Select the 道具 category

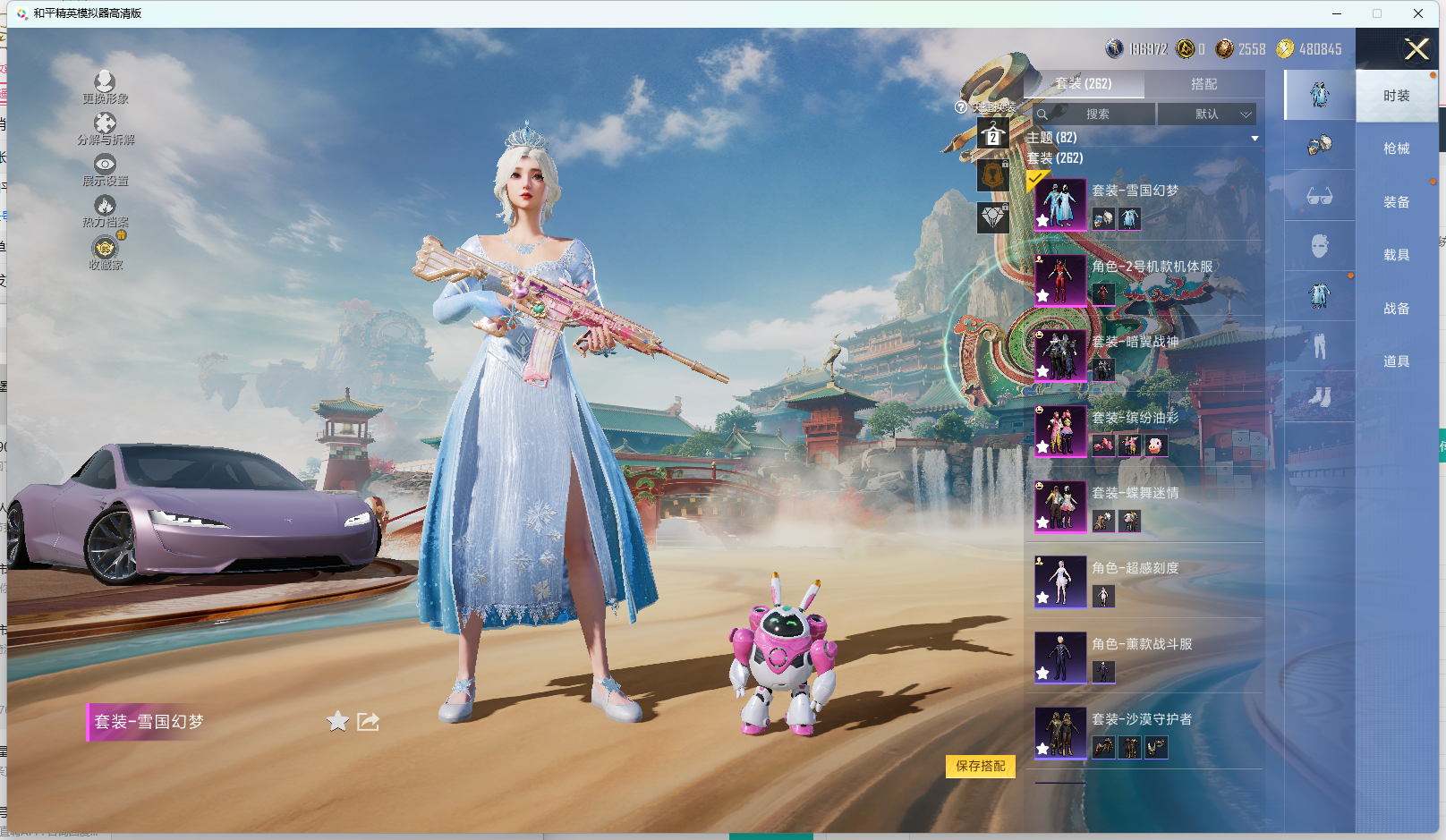pos(1396,361)
